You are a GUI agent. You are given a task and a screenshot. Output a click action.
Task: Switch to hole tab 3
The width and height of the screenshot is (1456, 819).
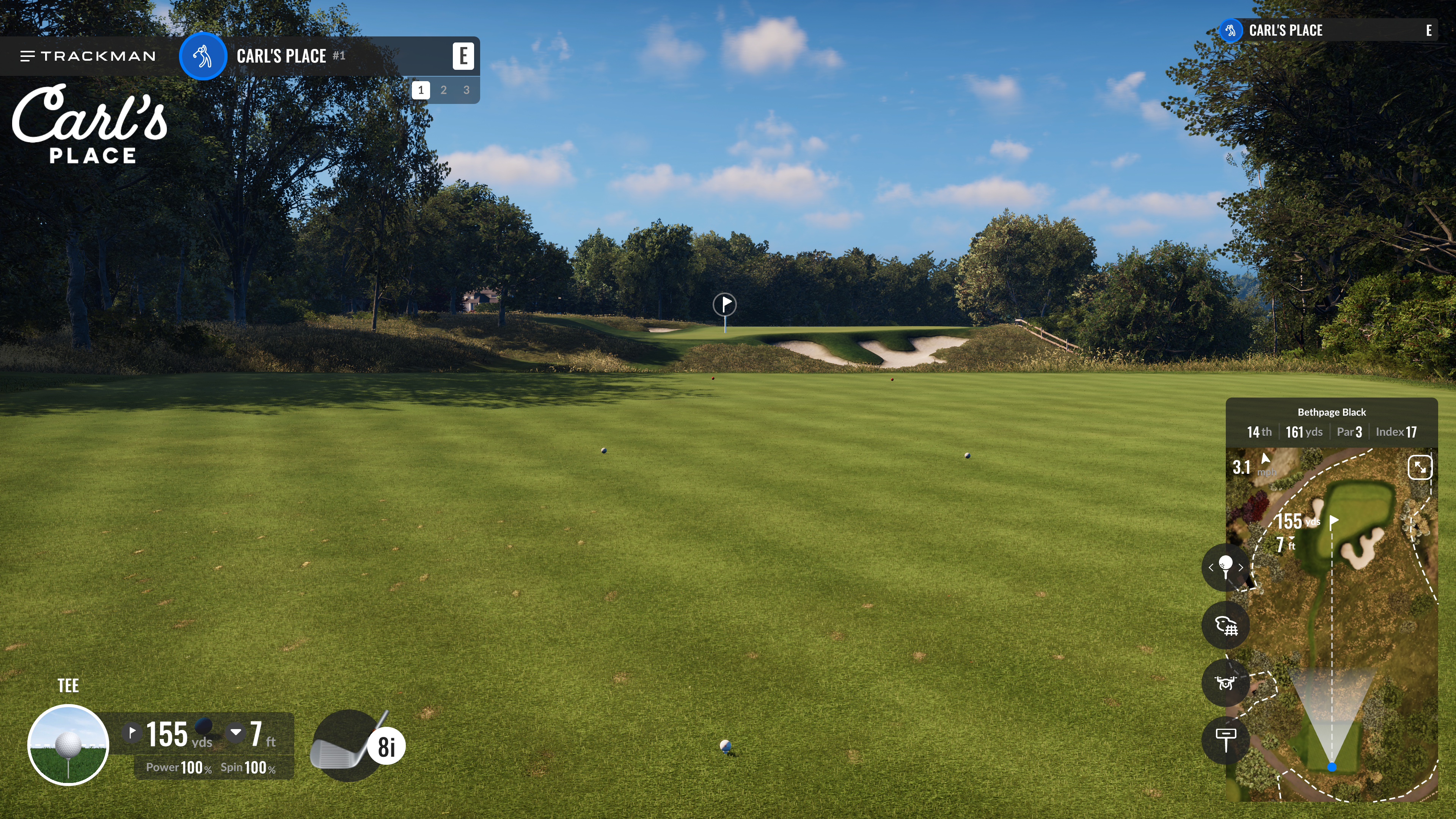point(466,90)
